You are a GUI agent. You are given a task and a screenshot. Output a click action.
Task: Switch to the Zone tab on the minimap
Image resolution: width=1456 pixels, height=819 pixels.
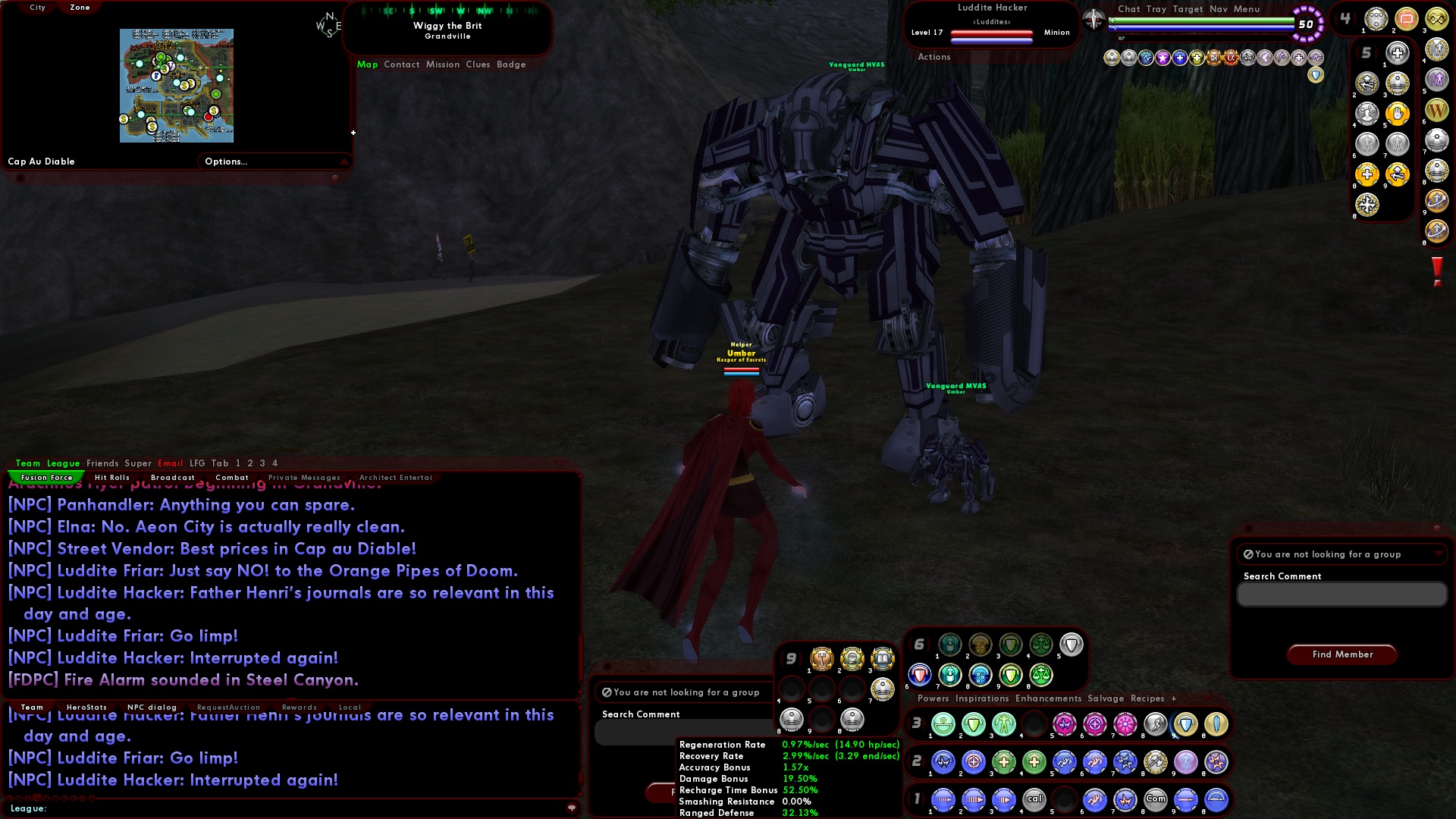79,7
